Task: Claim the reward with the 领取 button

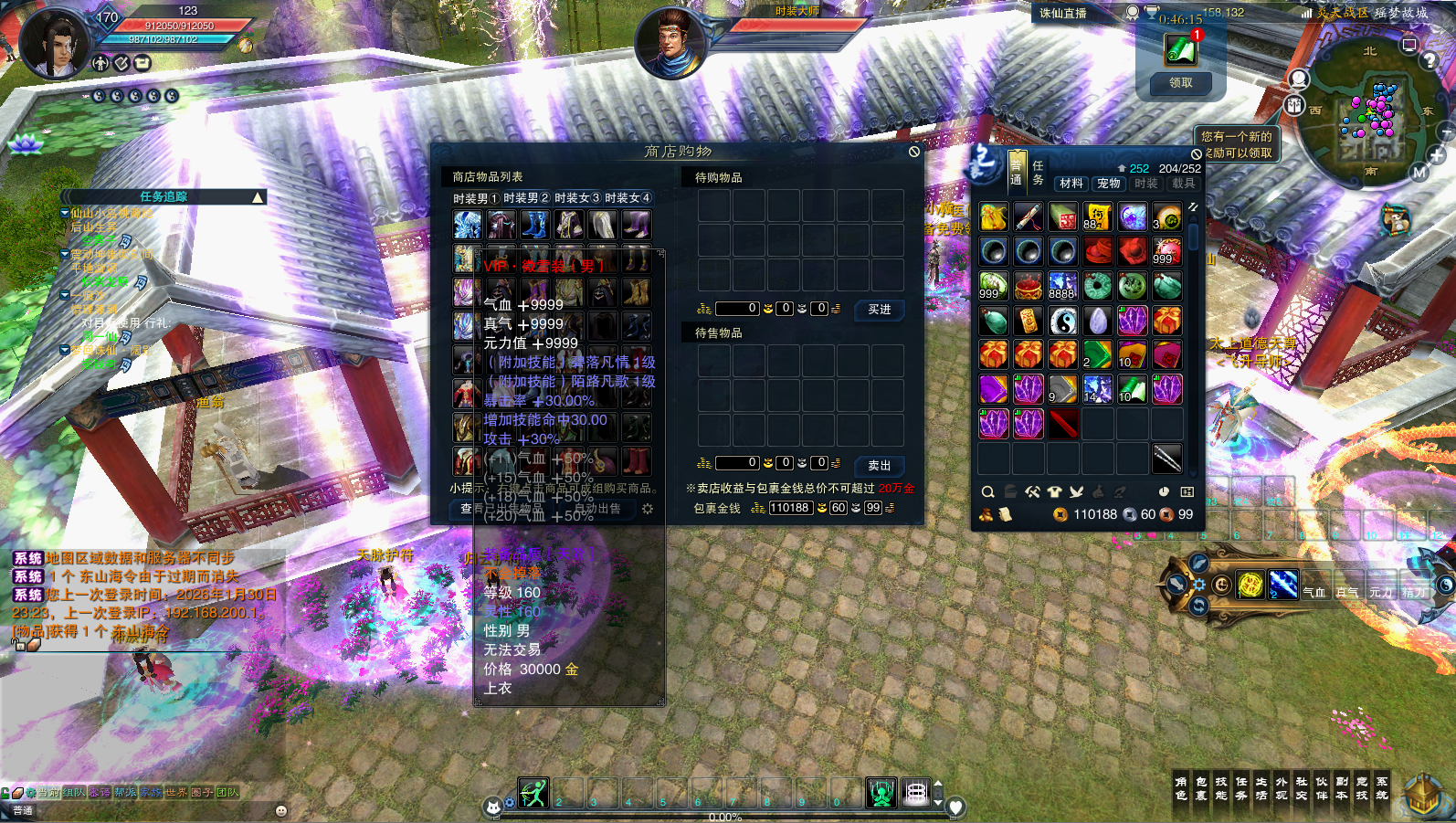Action: coord(1180,83)
